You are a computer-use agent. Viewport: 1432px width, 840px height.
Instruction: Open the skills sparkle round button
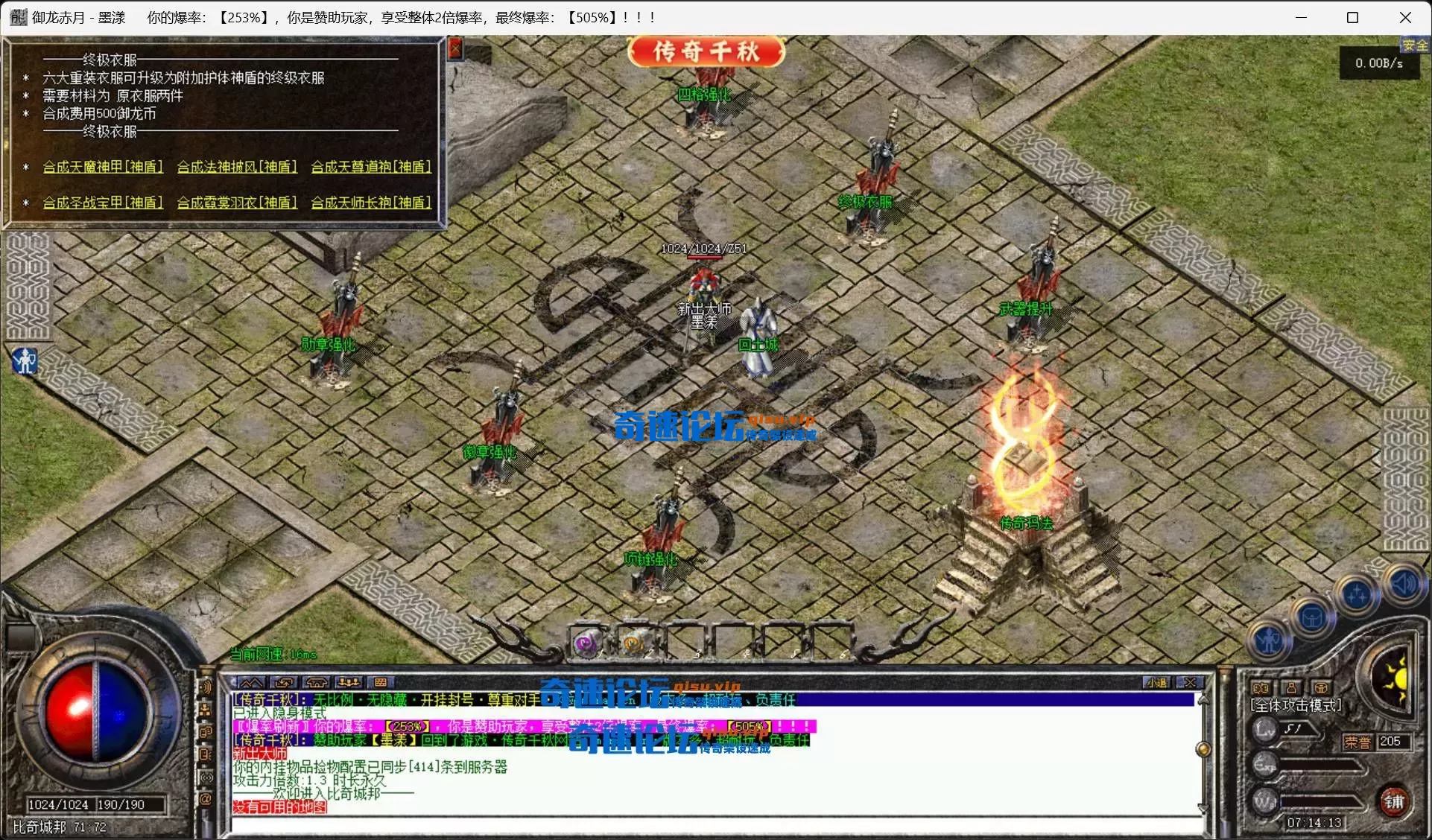tap(1356, 595)
